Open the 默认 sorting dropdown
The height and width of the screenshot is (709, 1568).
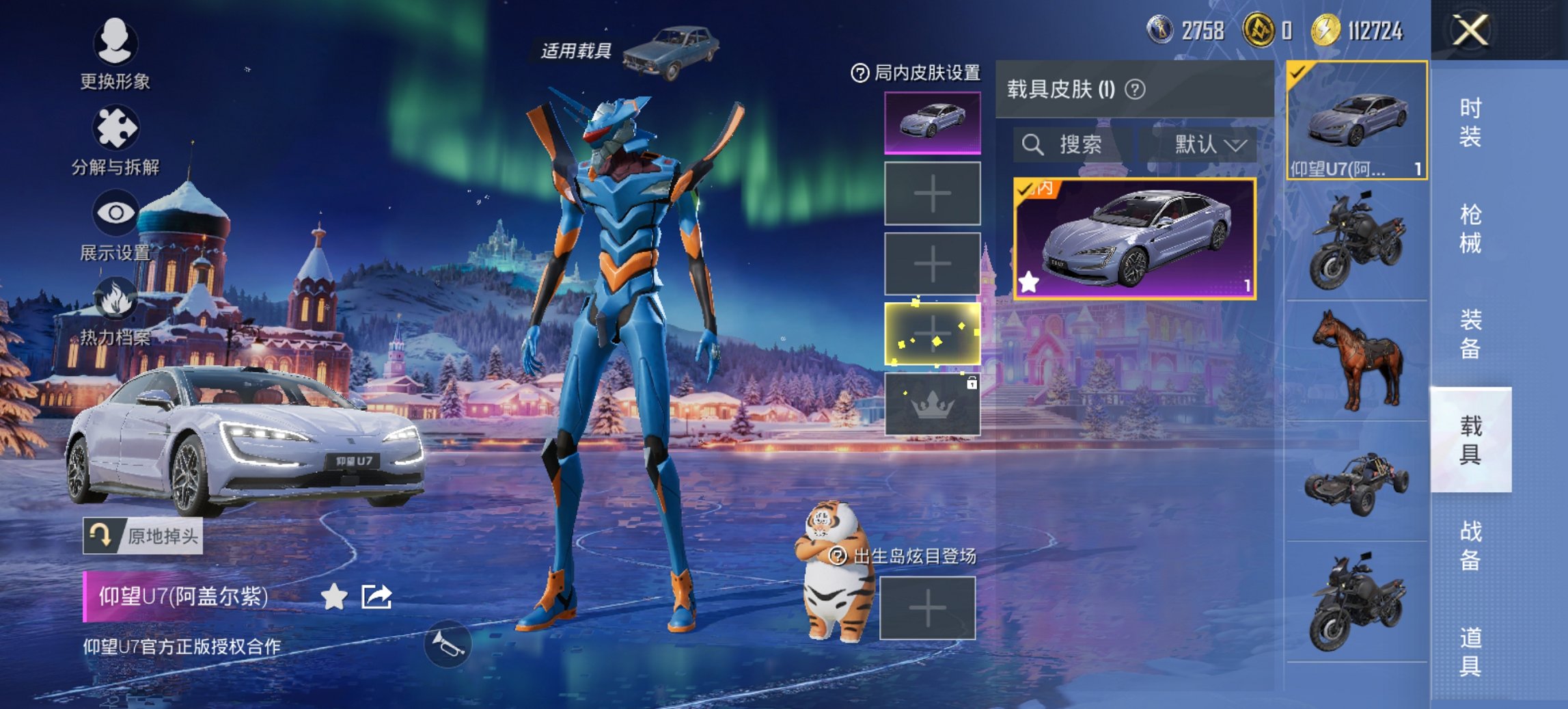[1209, 144]
